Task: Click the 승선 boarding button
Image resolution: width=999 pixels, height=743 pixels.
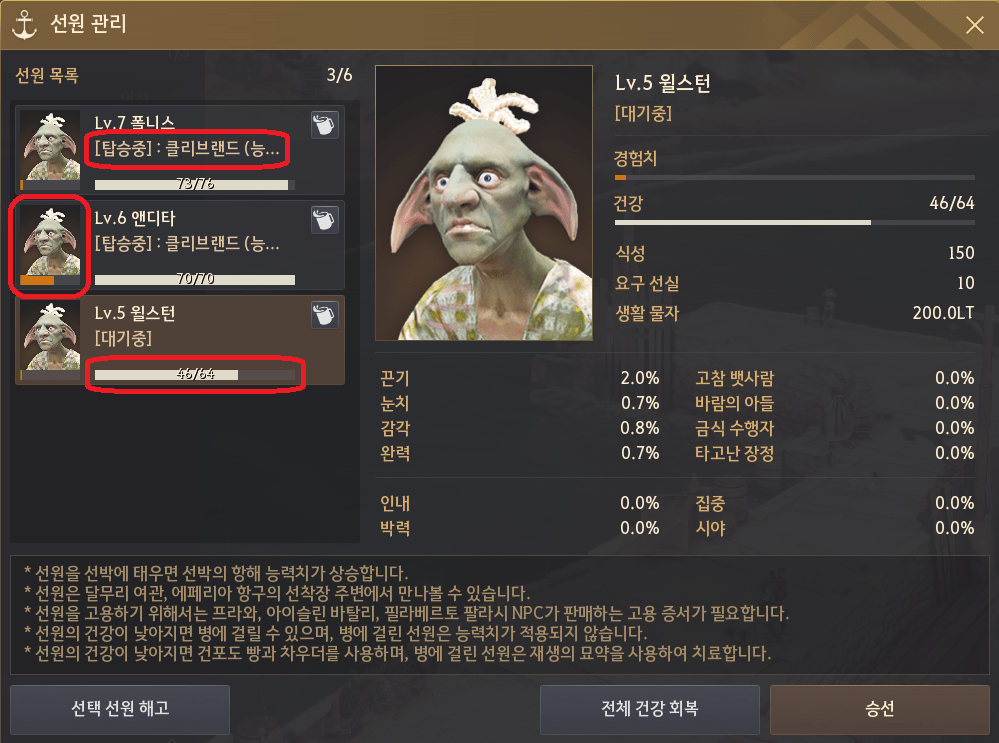Action: pyautogui.click(x=879, y=709)
